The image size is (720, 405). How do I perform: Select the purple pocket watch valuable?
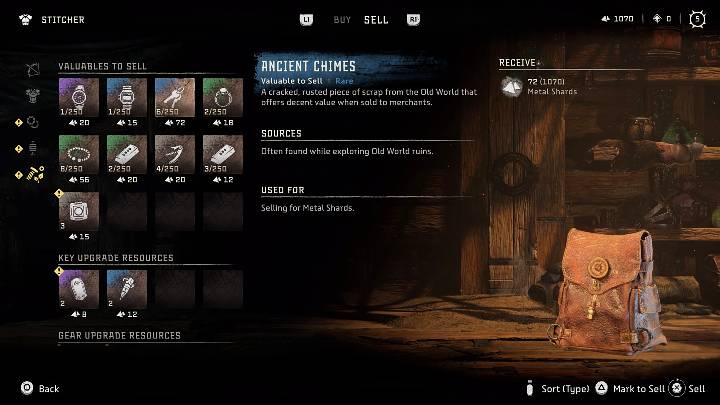[78, 99]
